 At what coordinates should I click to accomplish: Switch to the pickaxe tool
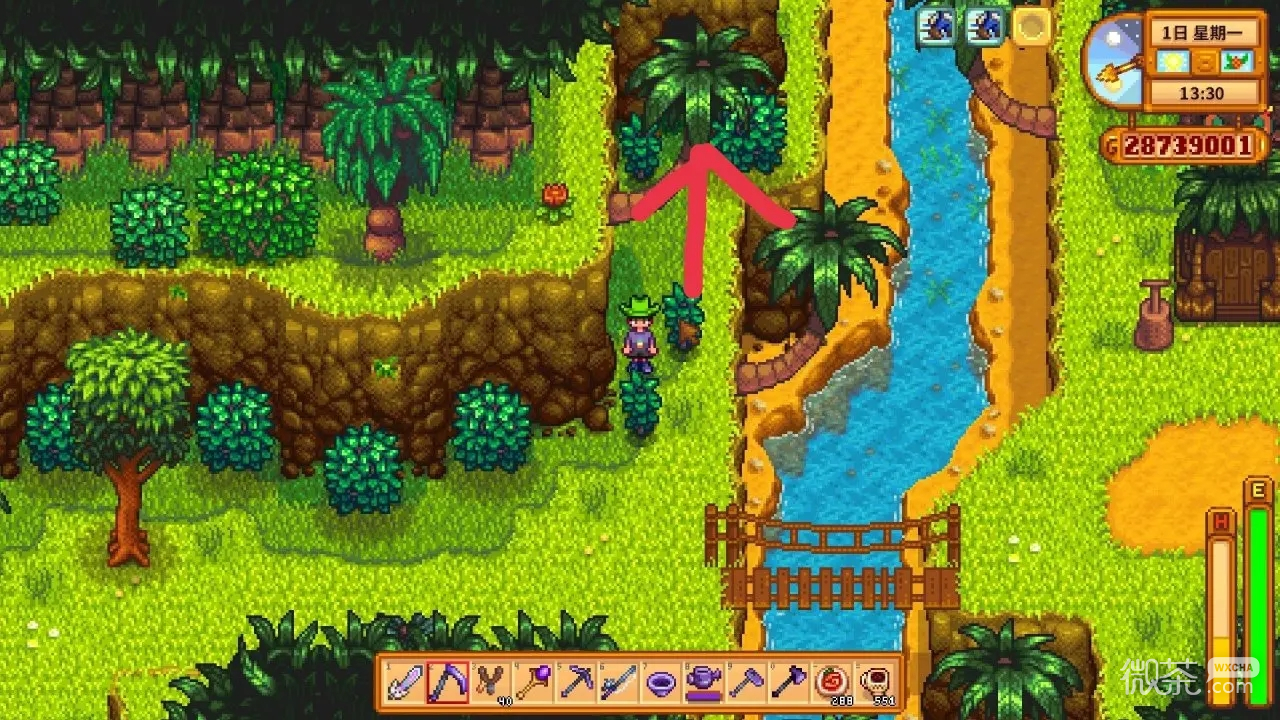coord(576,683)
